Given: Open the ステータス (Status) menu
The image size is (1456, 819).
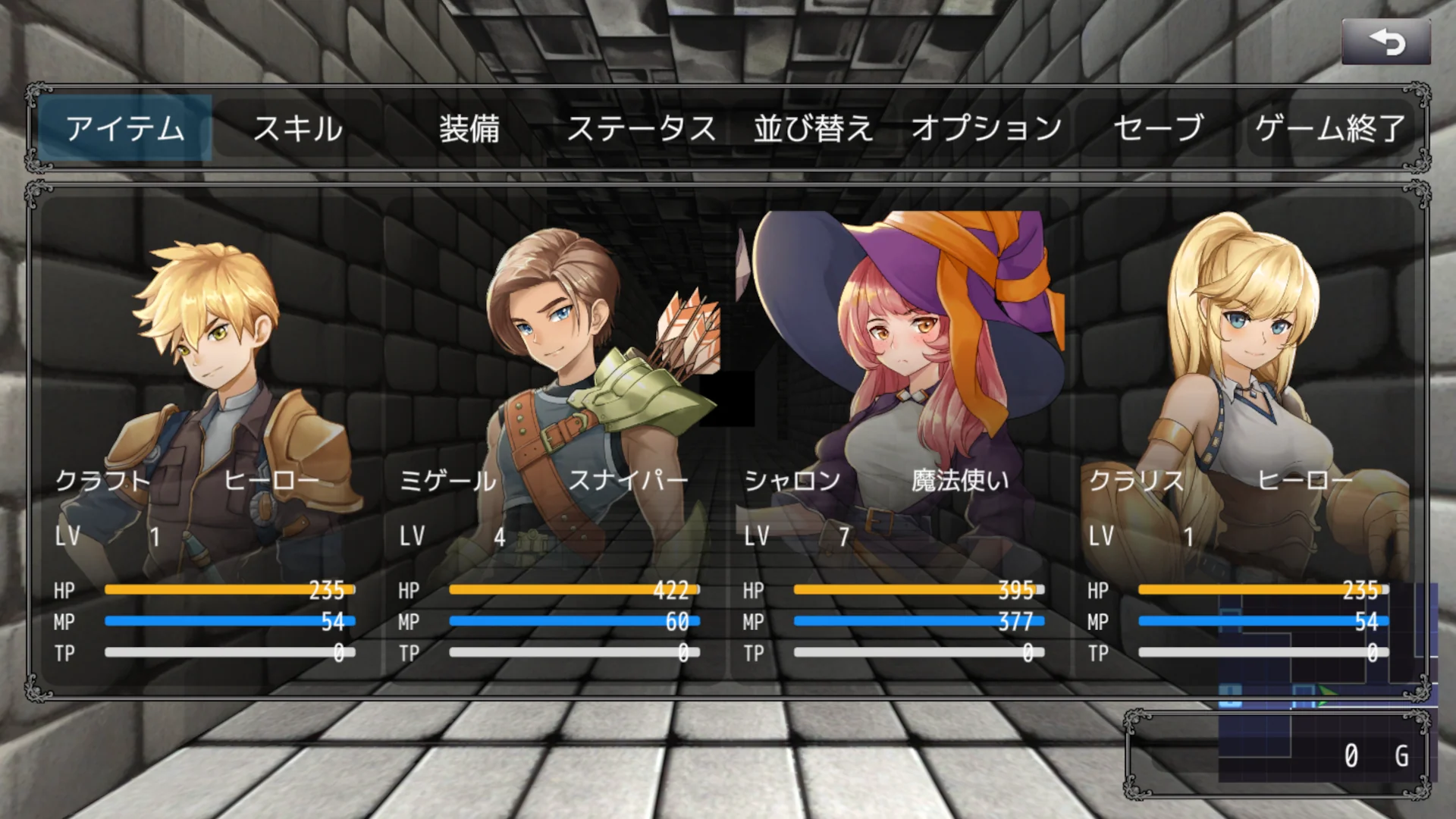Looking at the screenshot, I should (641, 127).
